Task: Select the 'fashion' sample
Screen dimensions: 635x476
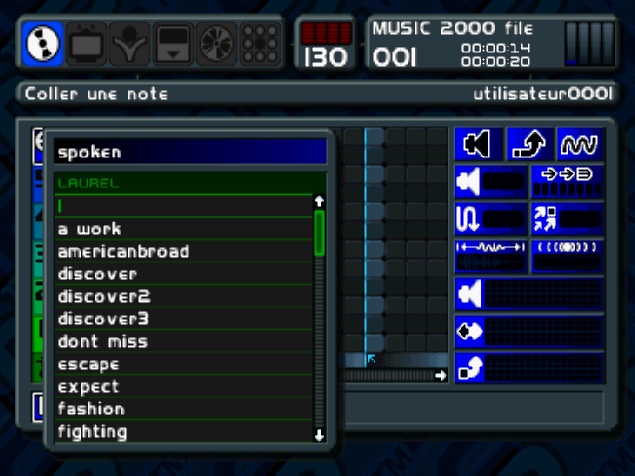Action: click(x=91, y=409)
